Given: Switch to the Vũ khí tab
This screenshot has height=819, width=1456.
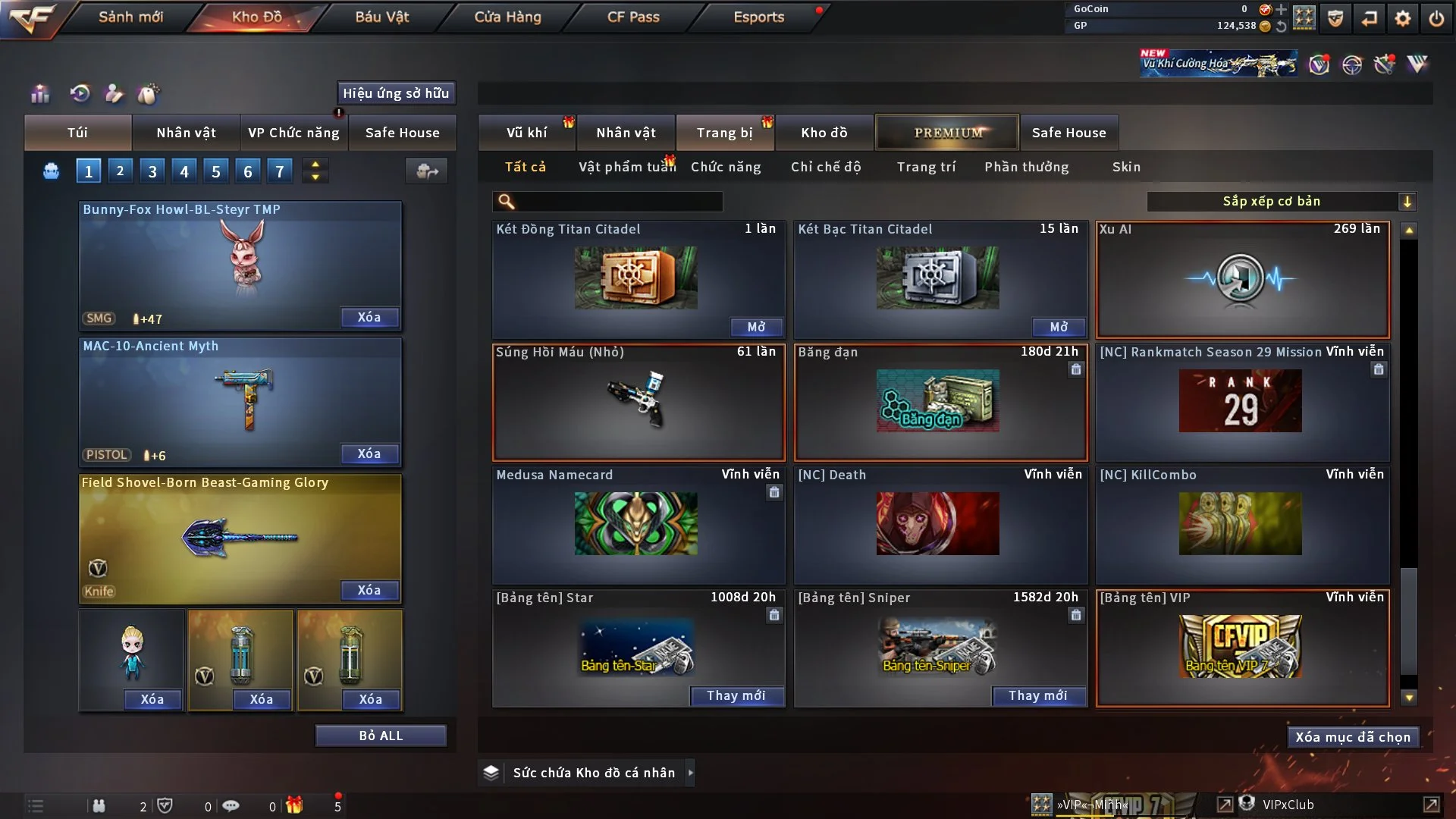Looking at the screenshot, I should click(526, 133).
